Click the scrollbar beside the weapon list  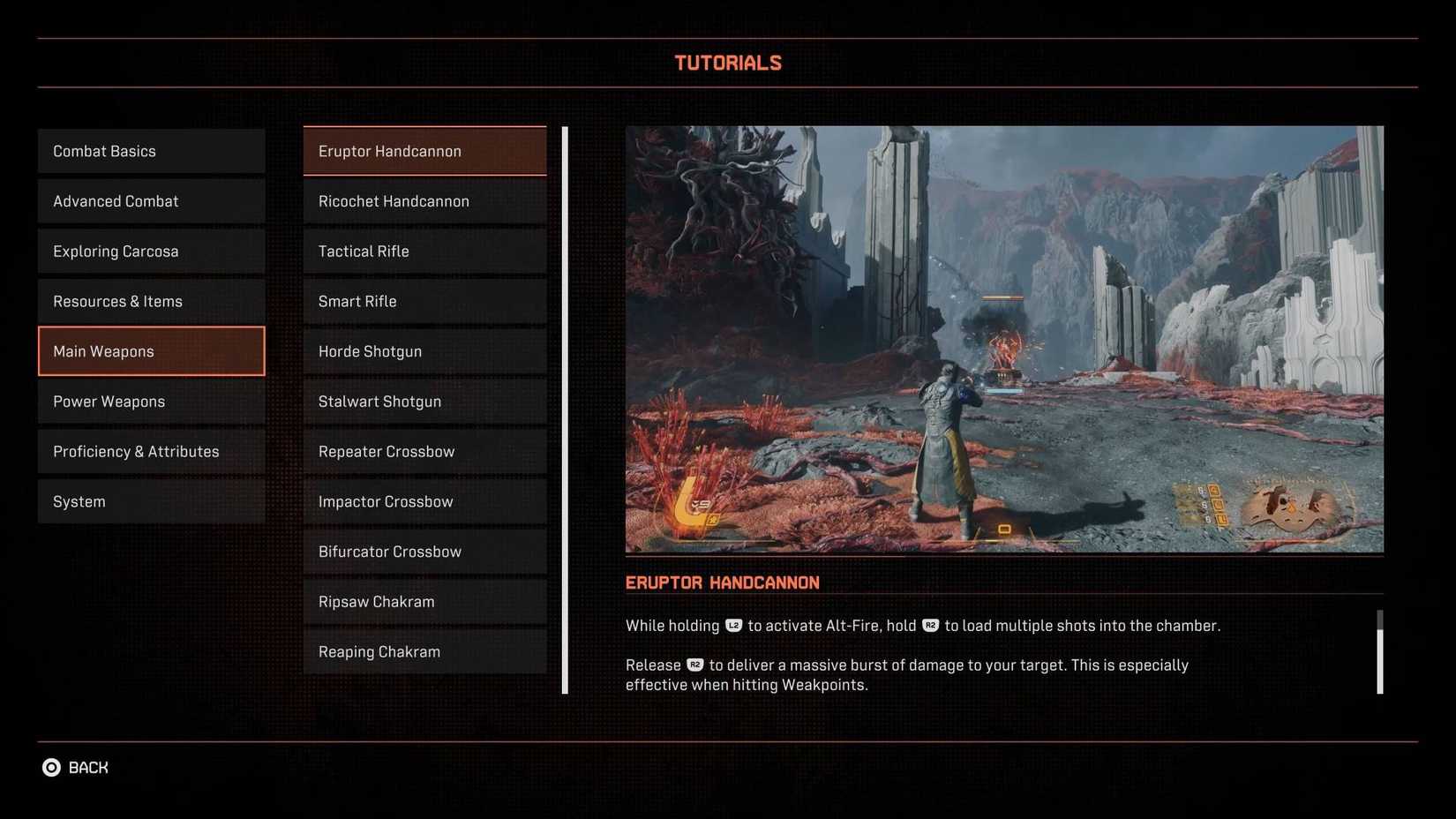tap(564, 406)
